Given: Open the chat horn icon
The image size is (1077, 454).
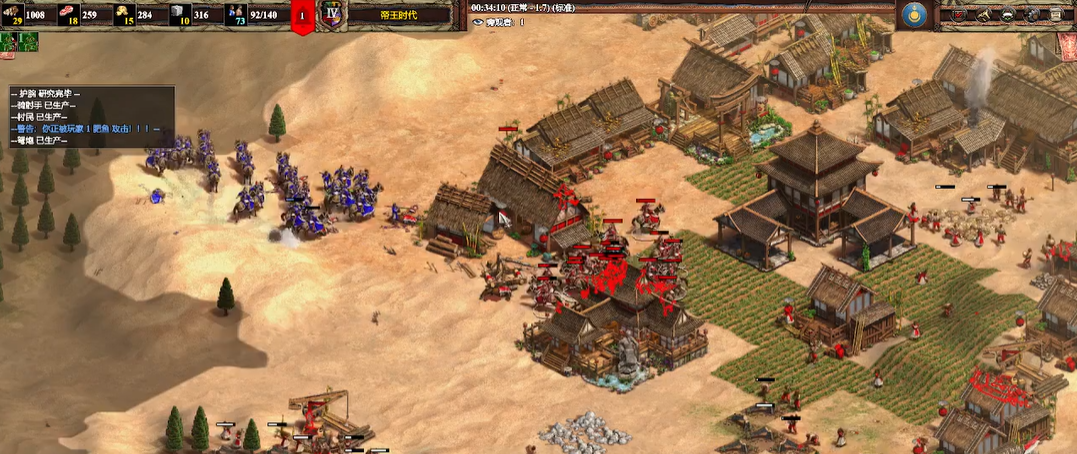Looking at the screenshot, I should [983, 15].
